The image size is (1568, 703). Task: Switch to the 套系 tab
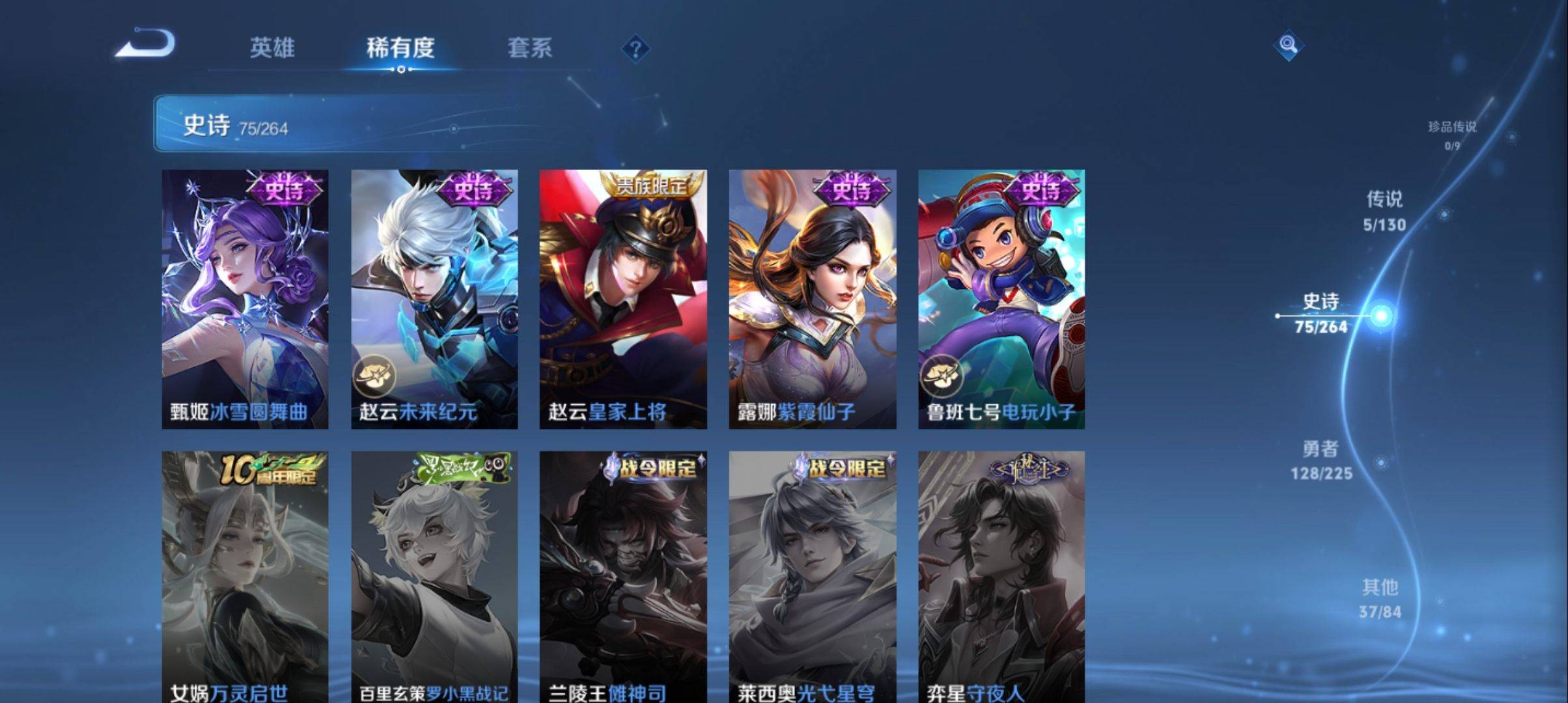tap(530, 49)
